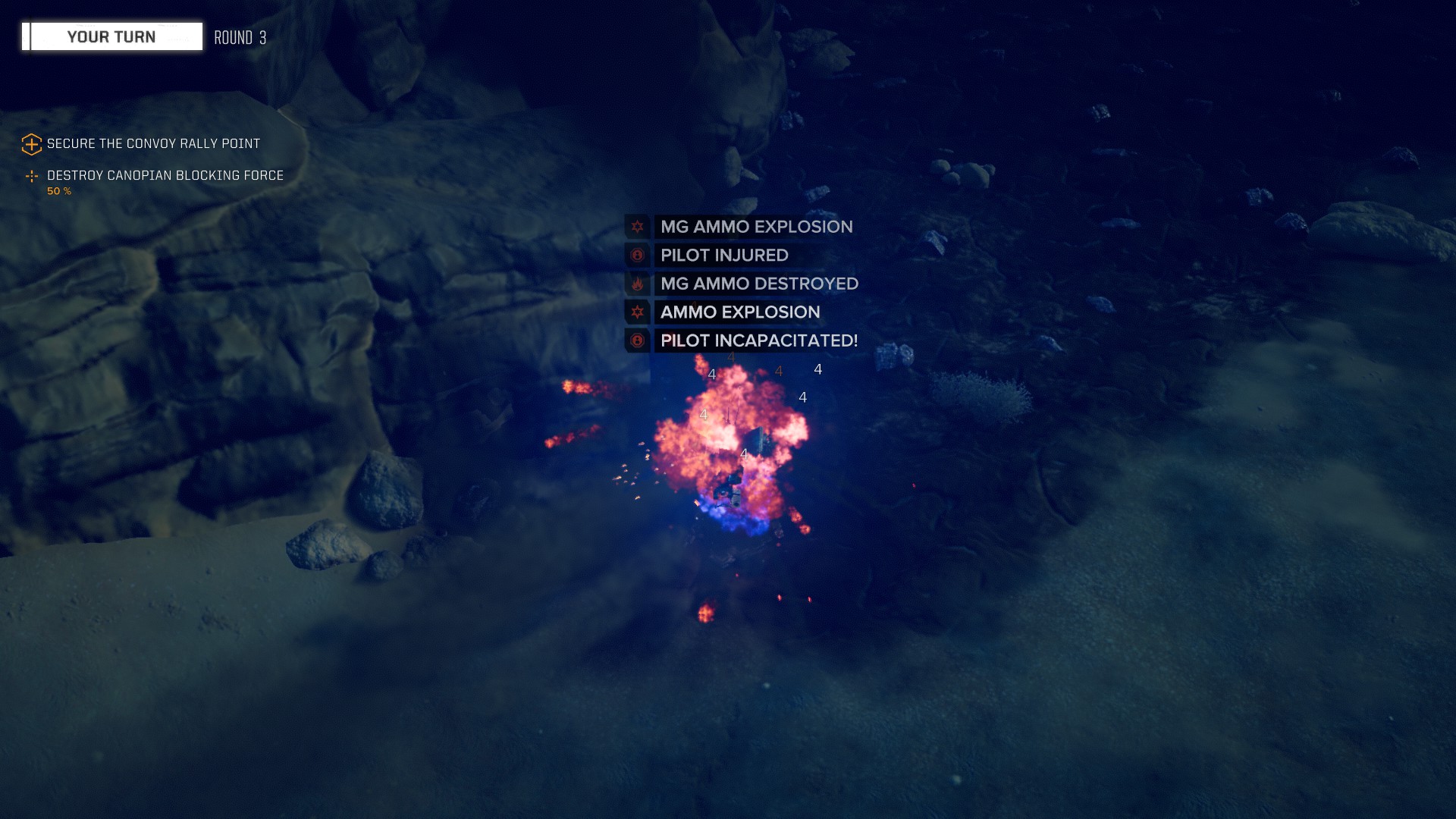Click the crosshair icon beside Destroy Canopian Blocking Force
This screenshot has height=819, width=1456.
tap(30, 175)
